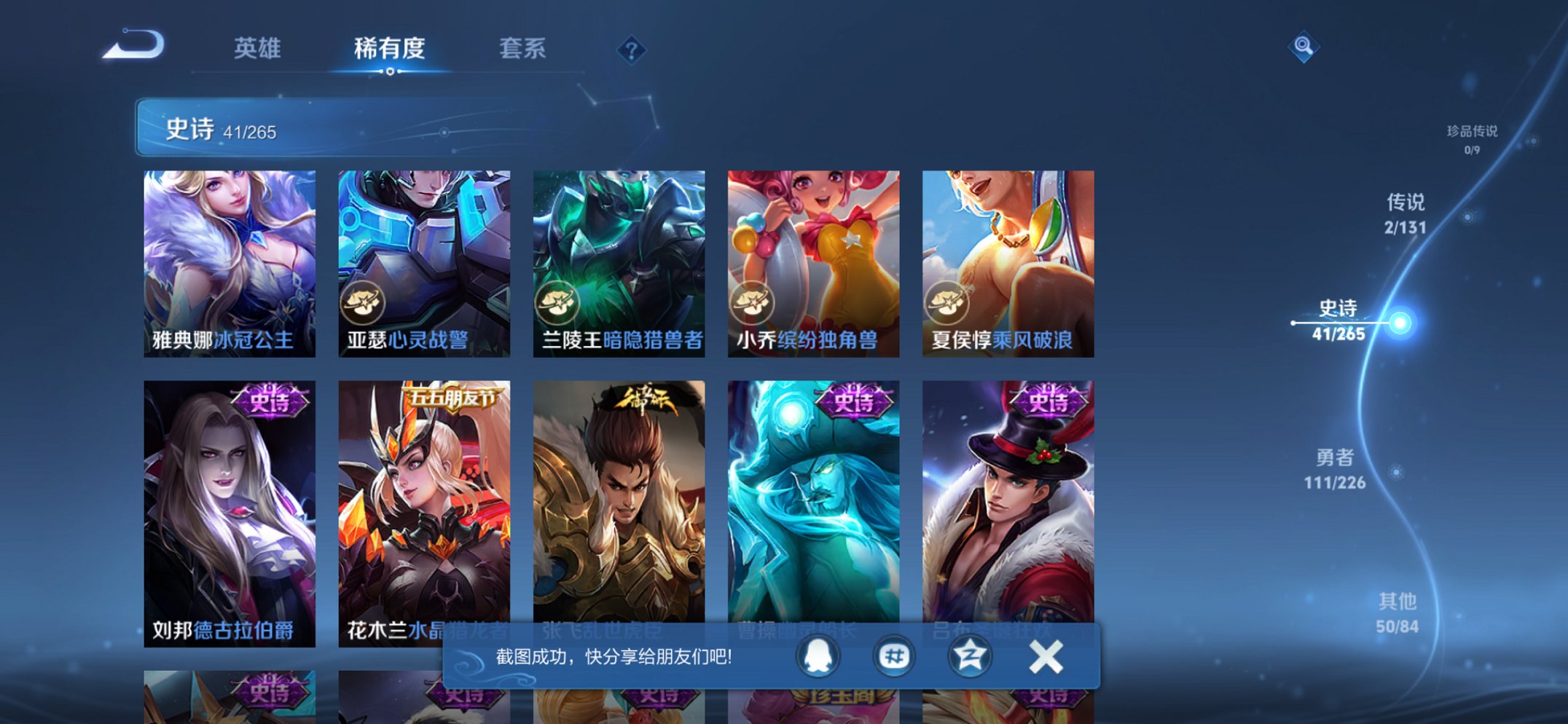Open help via the question mark icon
Screen dimensions: 1568x724
click(633, 49)
